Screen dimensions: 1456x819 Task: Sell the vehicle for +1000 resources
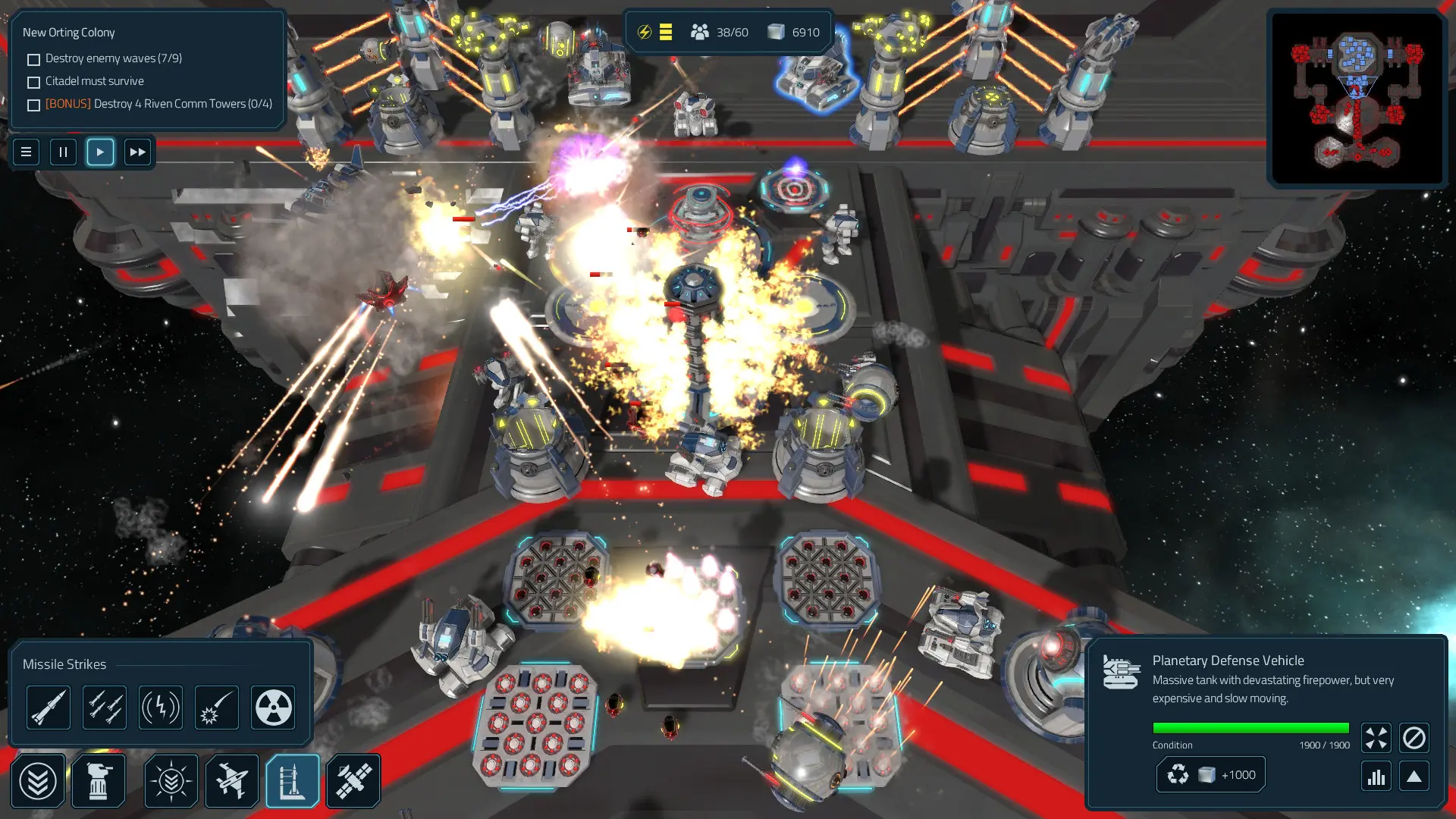[1210, 773]
